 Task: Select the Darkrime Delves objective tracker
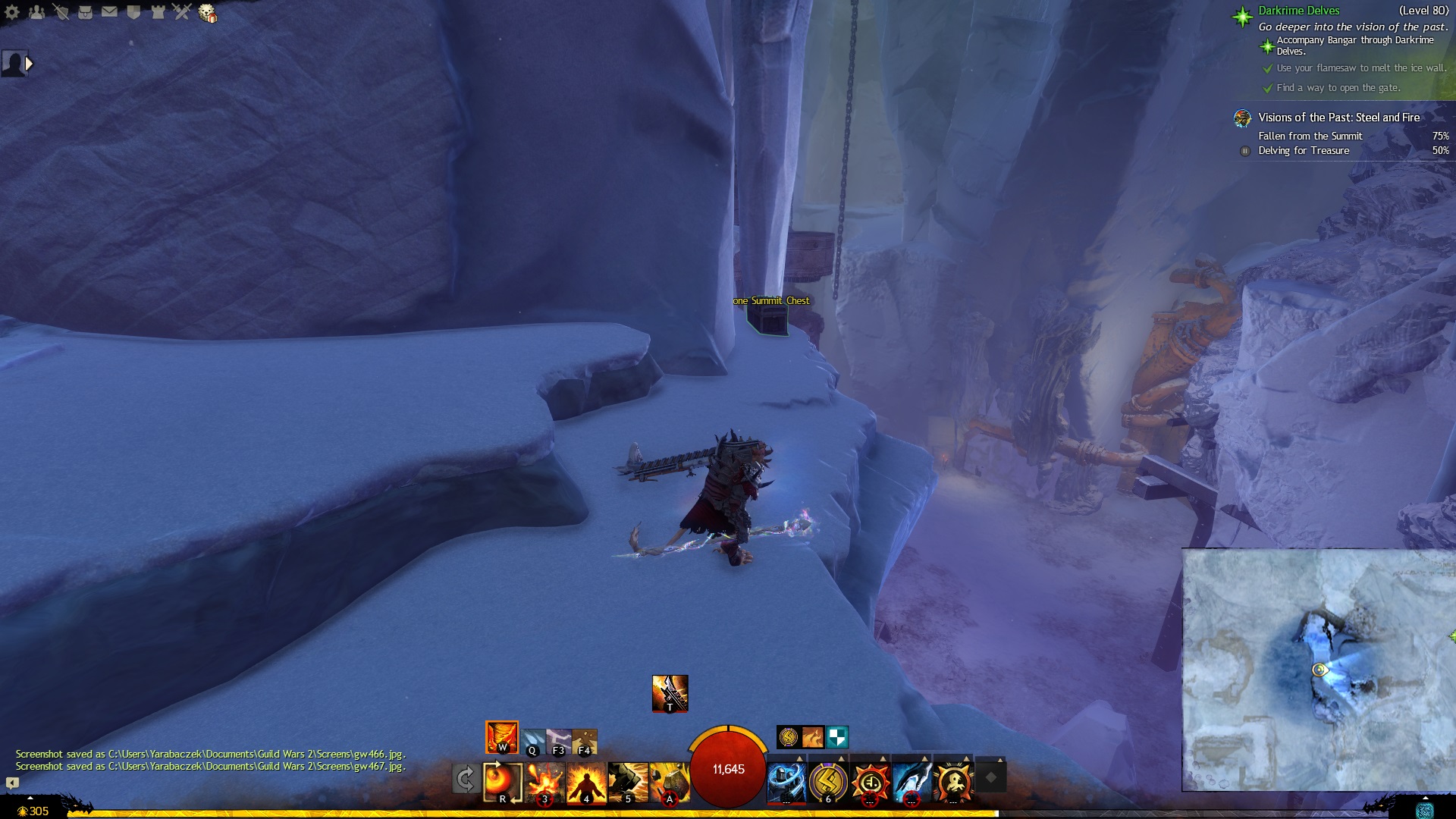[1298, 11]
